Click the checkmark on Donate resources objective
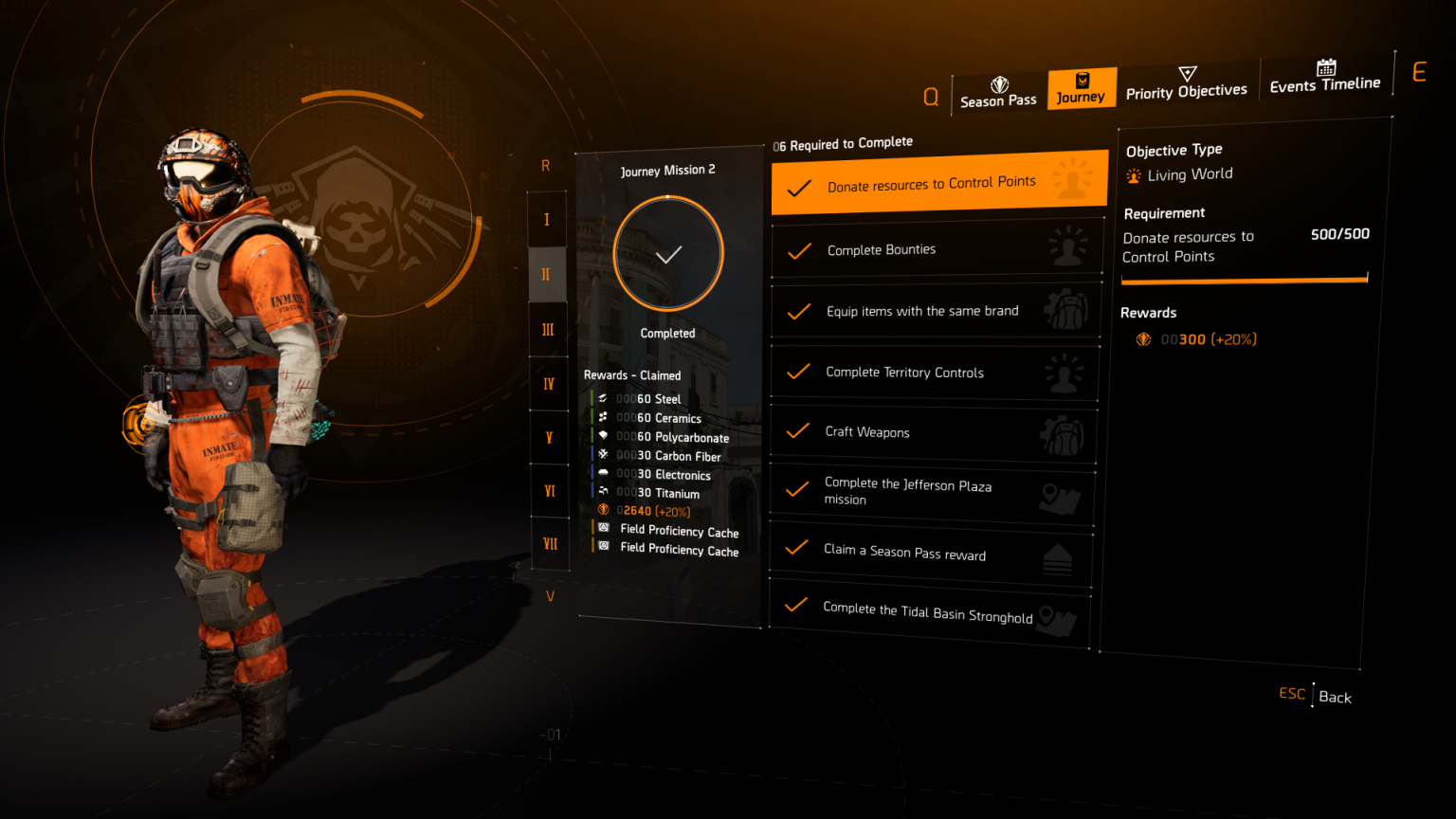The width and height of the screenshot is (1456, 819). pyautogui.click(x=797, y=186)
